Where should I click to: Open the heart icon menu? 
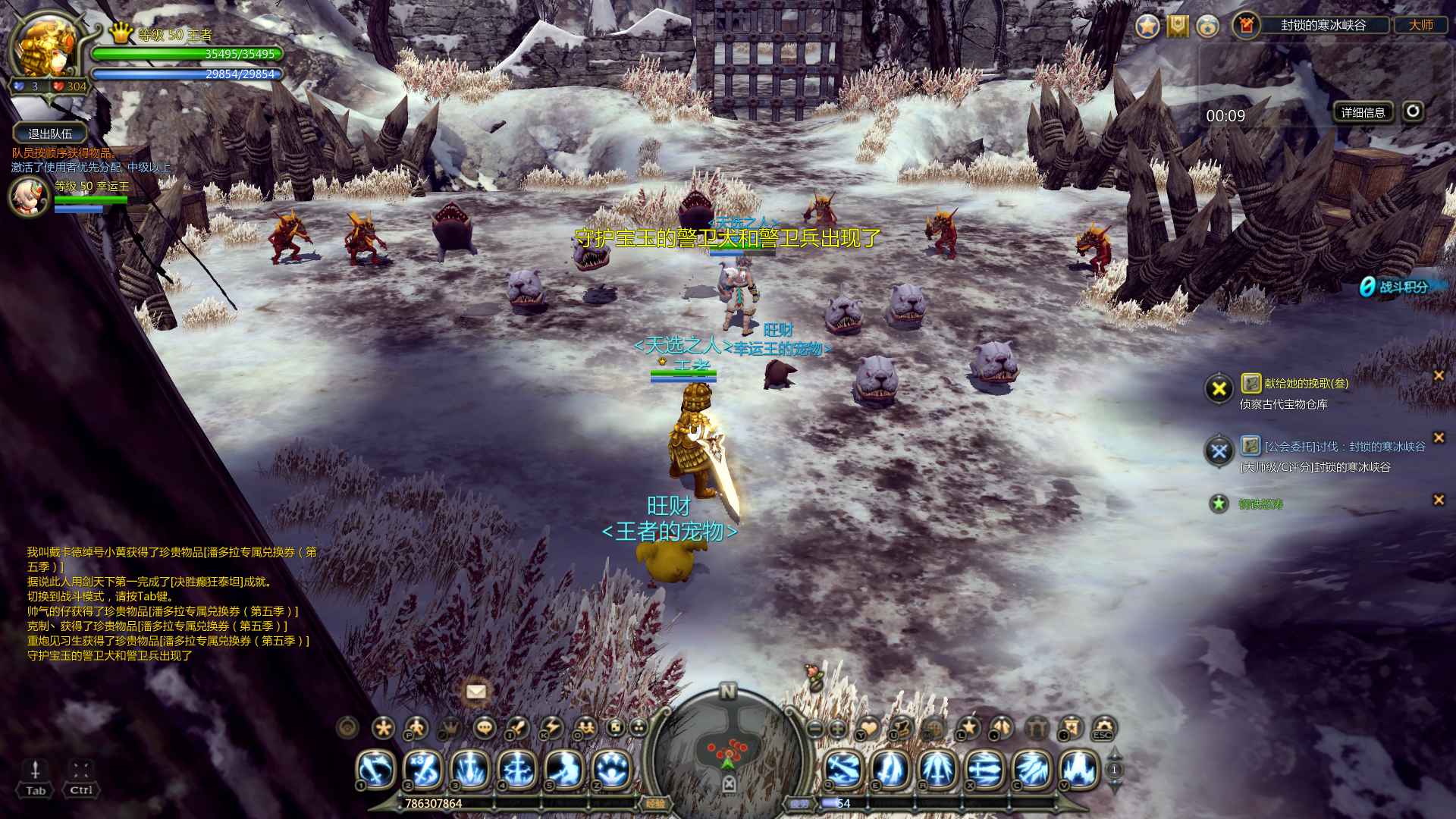[868, 729]
